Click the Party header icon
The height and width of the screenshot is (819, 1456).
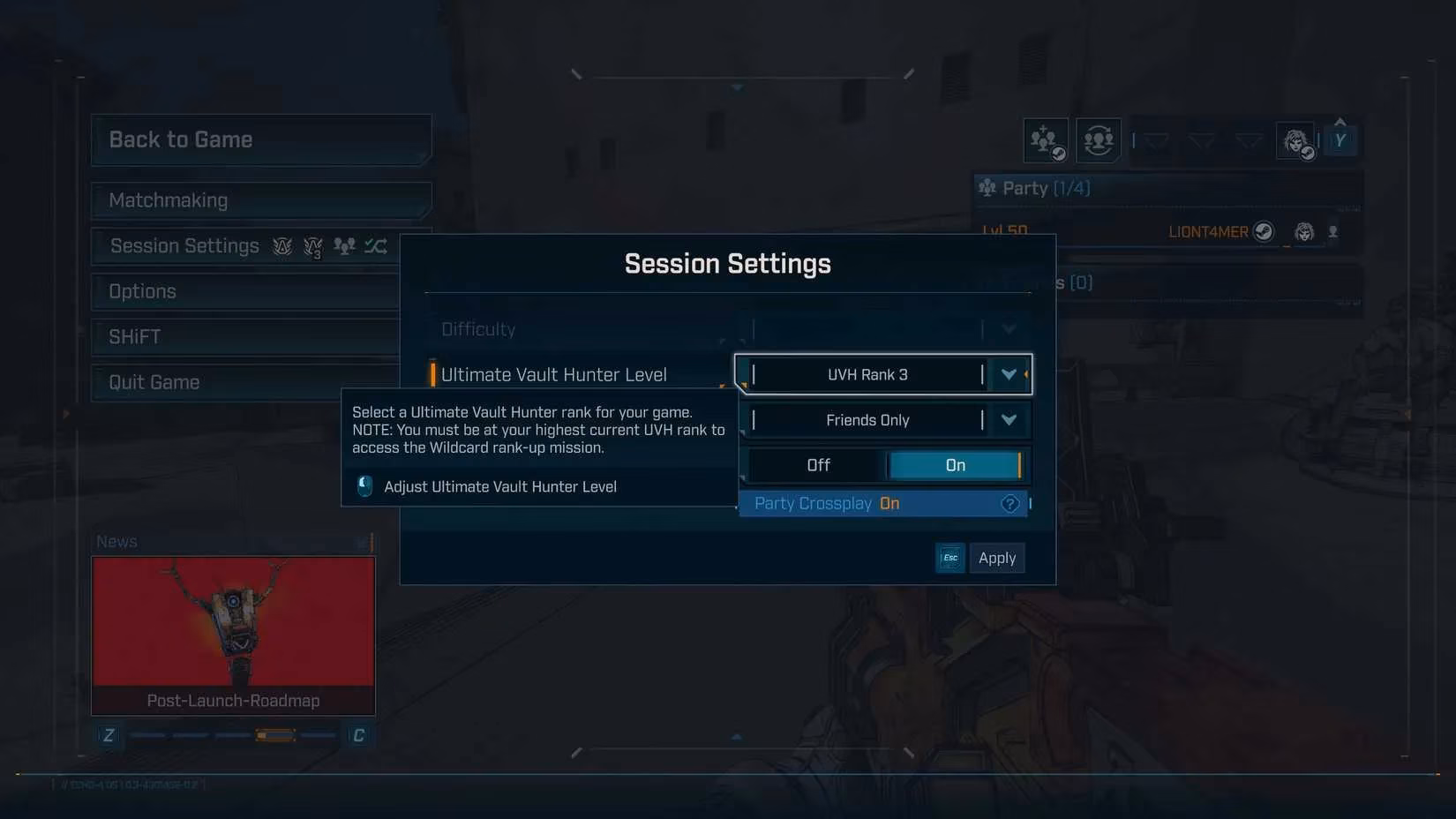click(987, 187)
